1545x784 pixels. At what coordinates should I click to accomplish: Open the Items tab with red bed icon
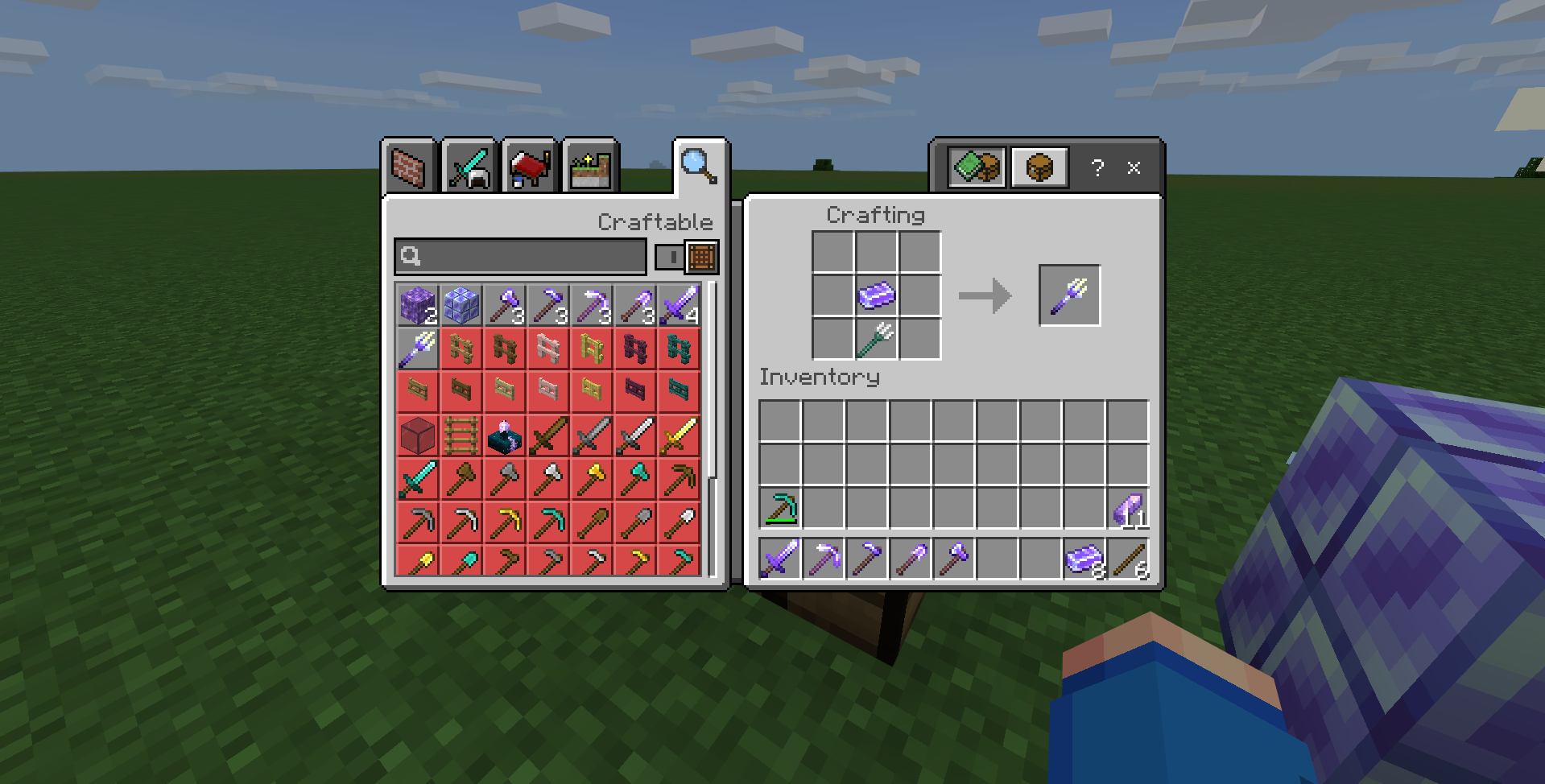click(529, 165)
